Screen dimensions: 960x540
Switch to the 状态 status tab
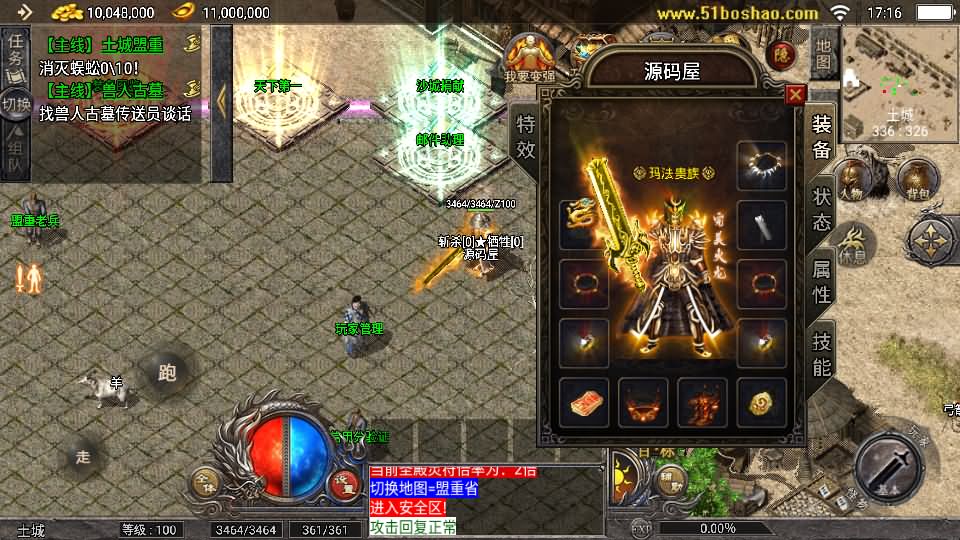pos(822,209)
